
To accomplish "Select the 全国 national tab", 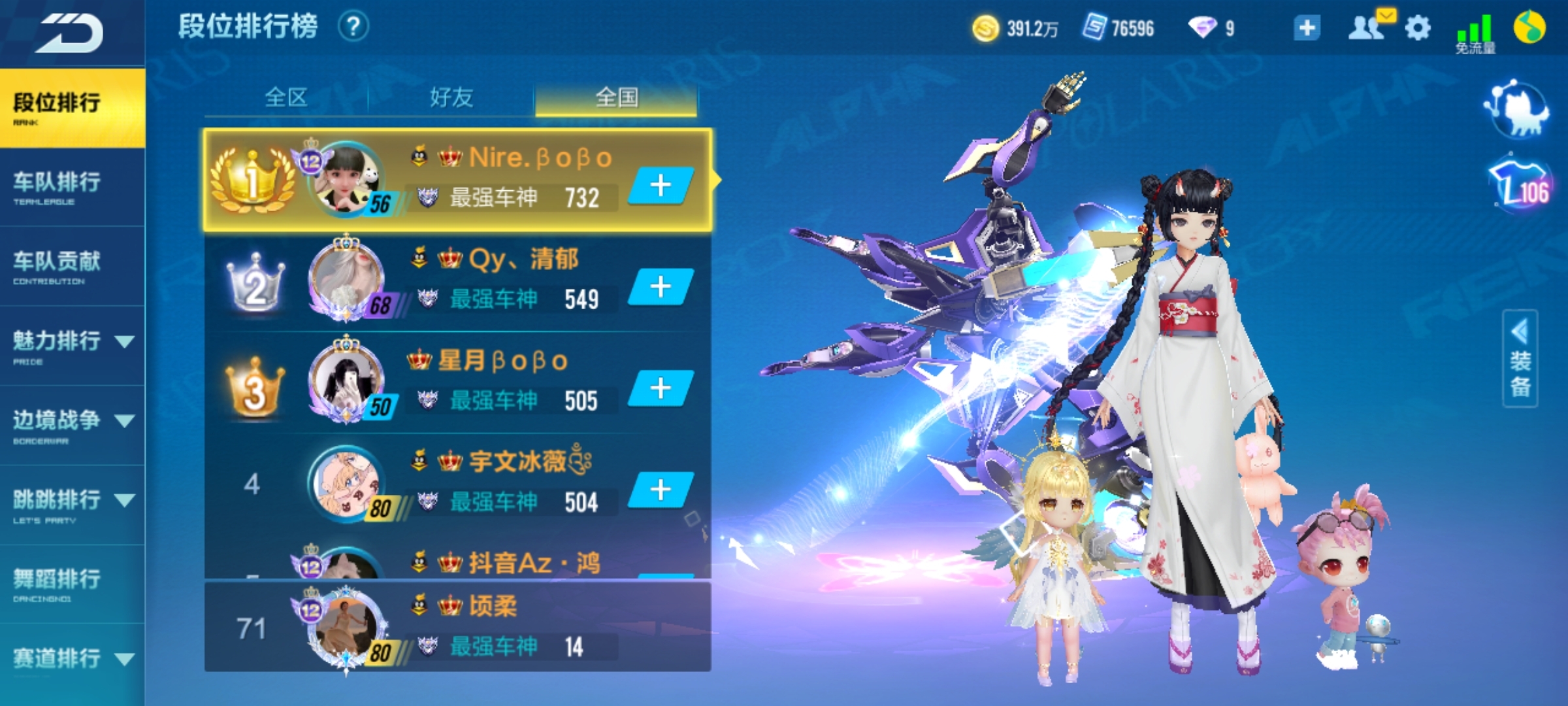I will [x=616, y=98].
